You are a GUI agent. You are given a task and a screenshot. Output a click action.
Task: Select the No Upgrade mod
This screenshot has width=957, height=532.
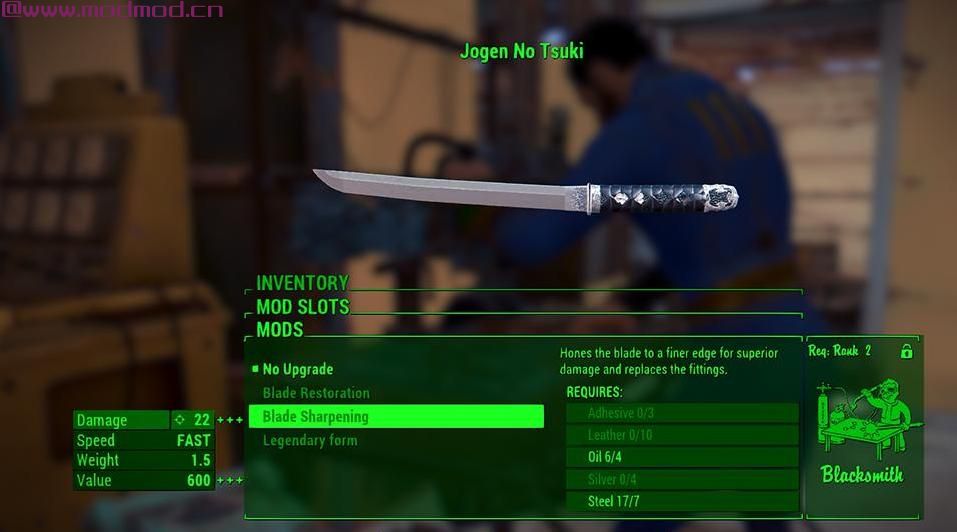(298, 369)
